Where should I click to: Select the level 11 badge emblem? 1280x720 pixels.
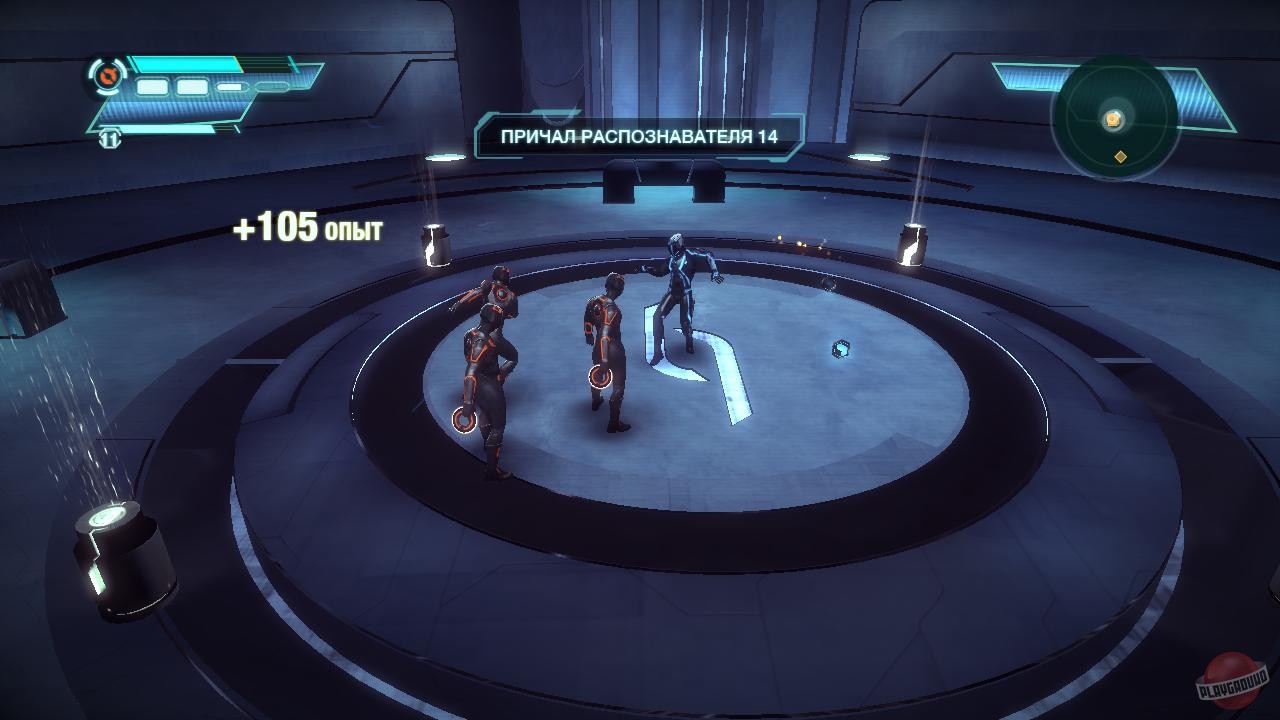click(110, 141)
